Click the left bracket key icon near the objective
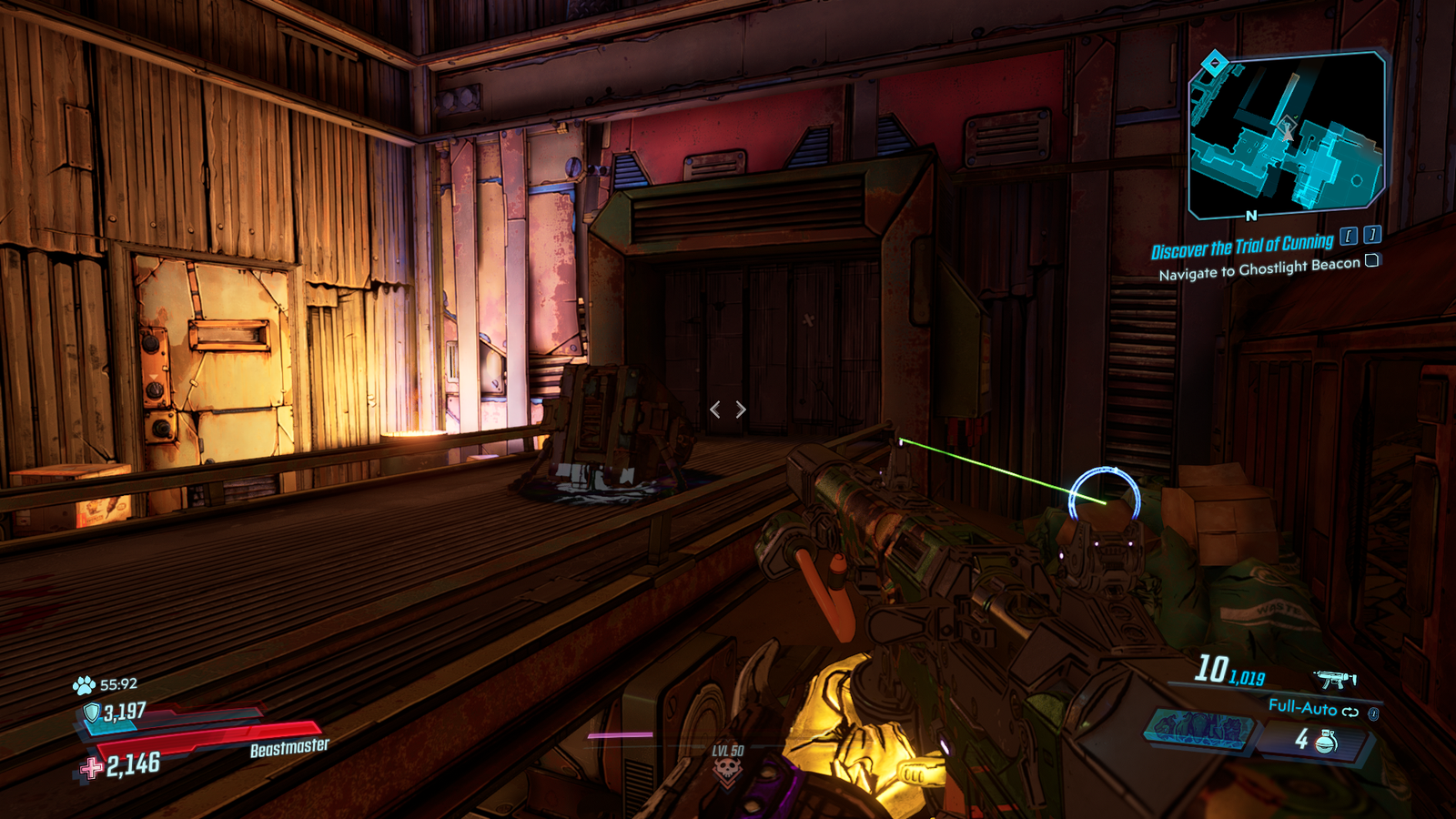 1349,238
